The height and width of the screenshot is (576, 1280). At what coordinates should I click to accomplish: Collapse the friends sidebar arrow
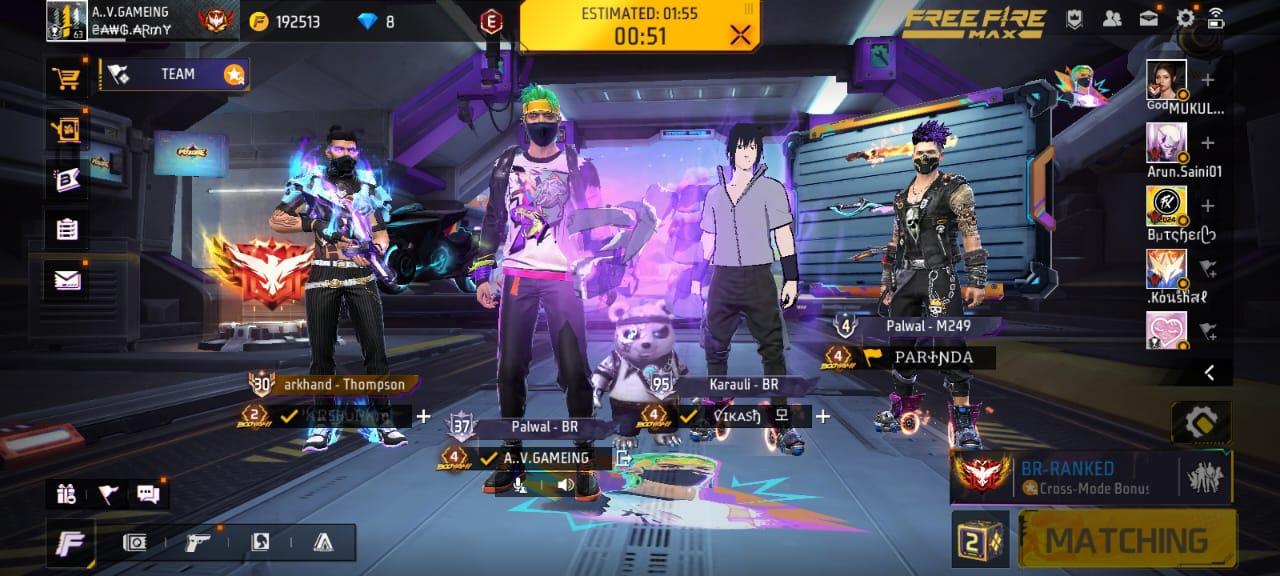[x=1209, y=373]
